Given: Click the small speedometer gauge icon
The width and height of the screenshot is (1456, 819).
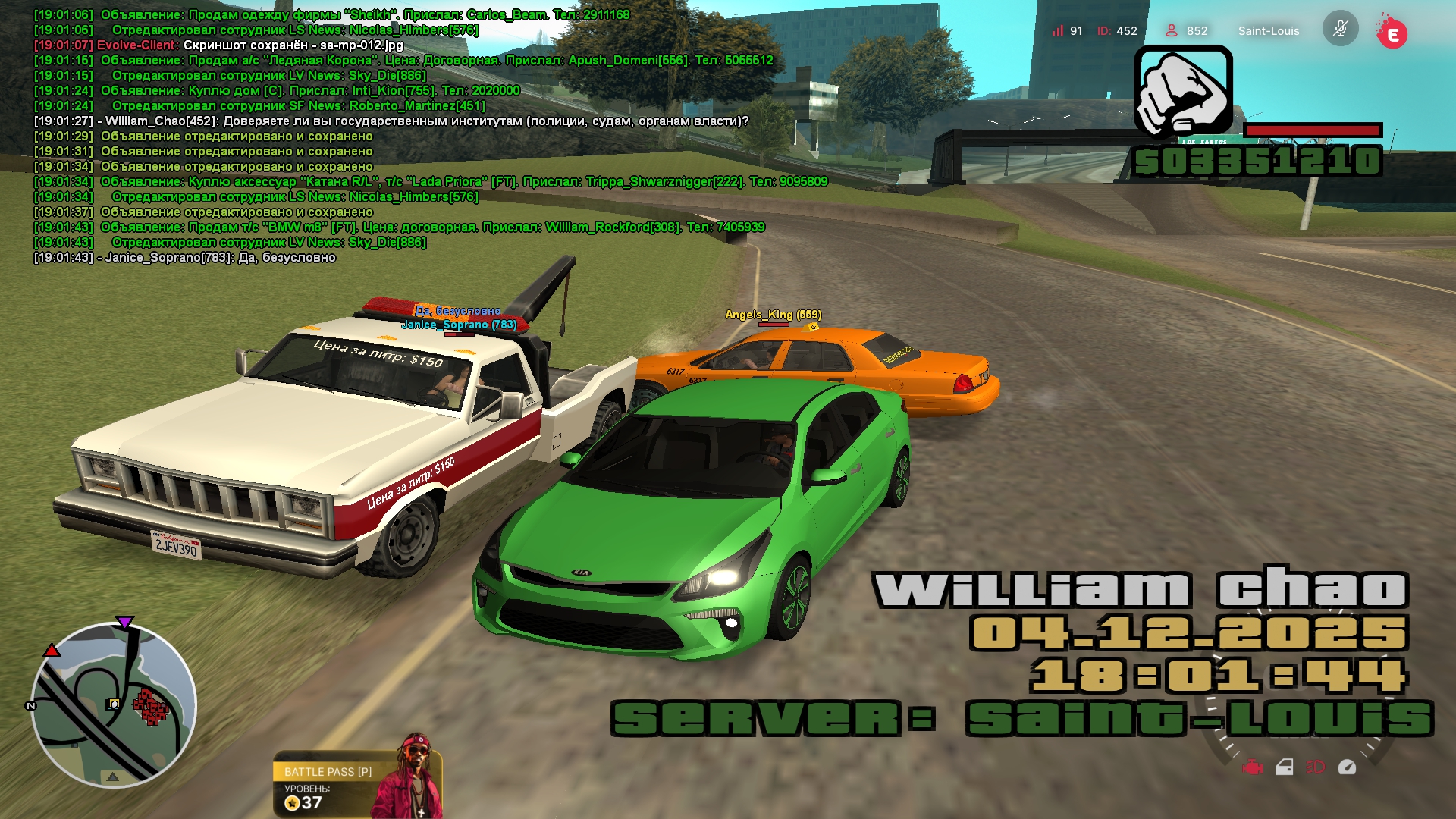Looking at the screenshot, I should (1347, 767).
